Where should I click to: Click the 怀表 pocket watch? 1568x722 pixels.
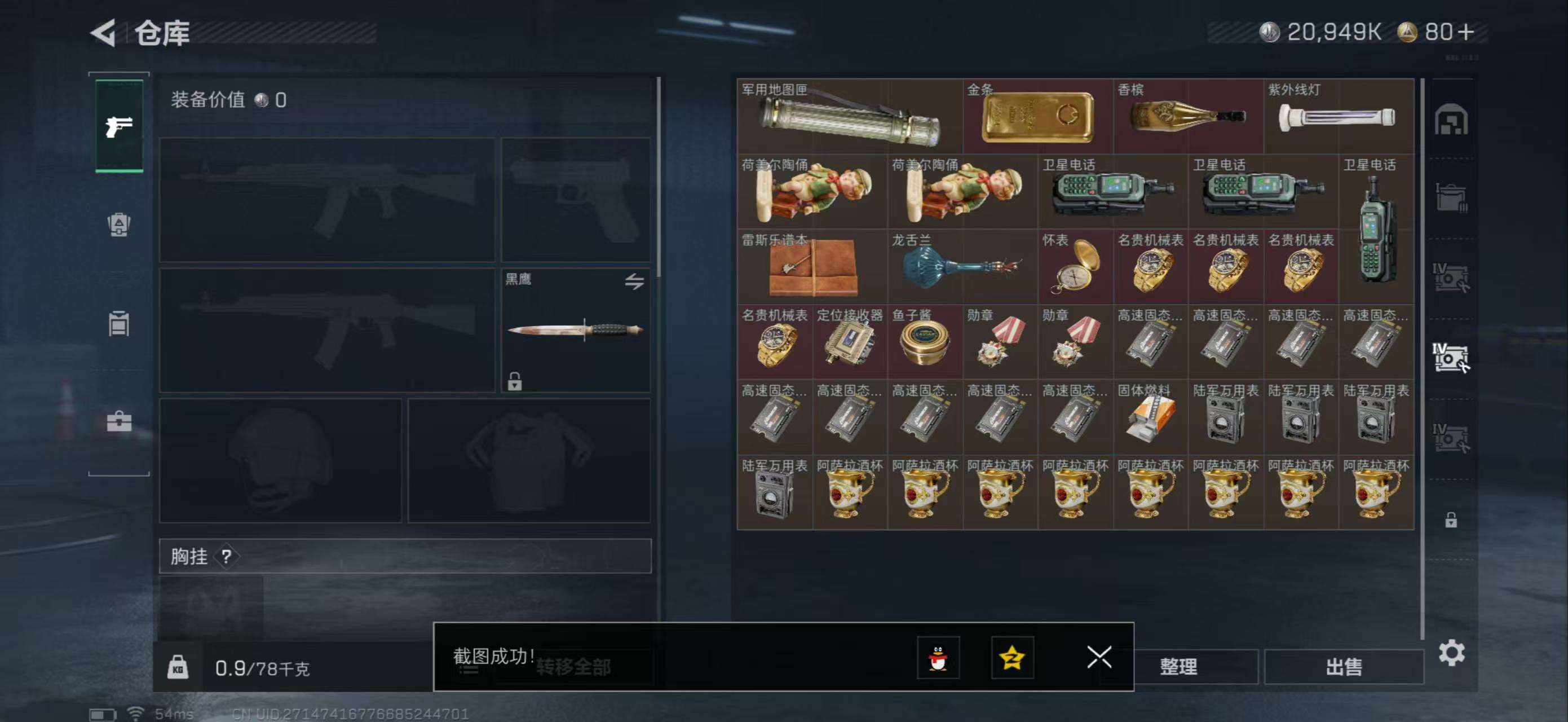(x=1076, y=267)
